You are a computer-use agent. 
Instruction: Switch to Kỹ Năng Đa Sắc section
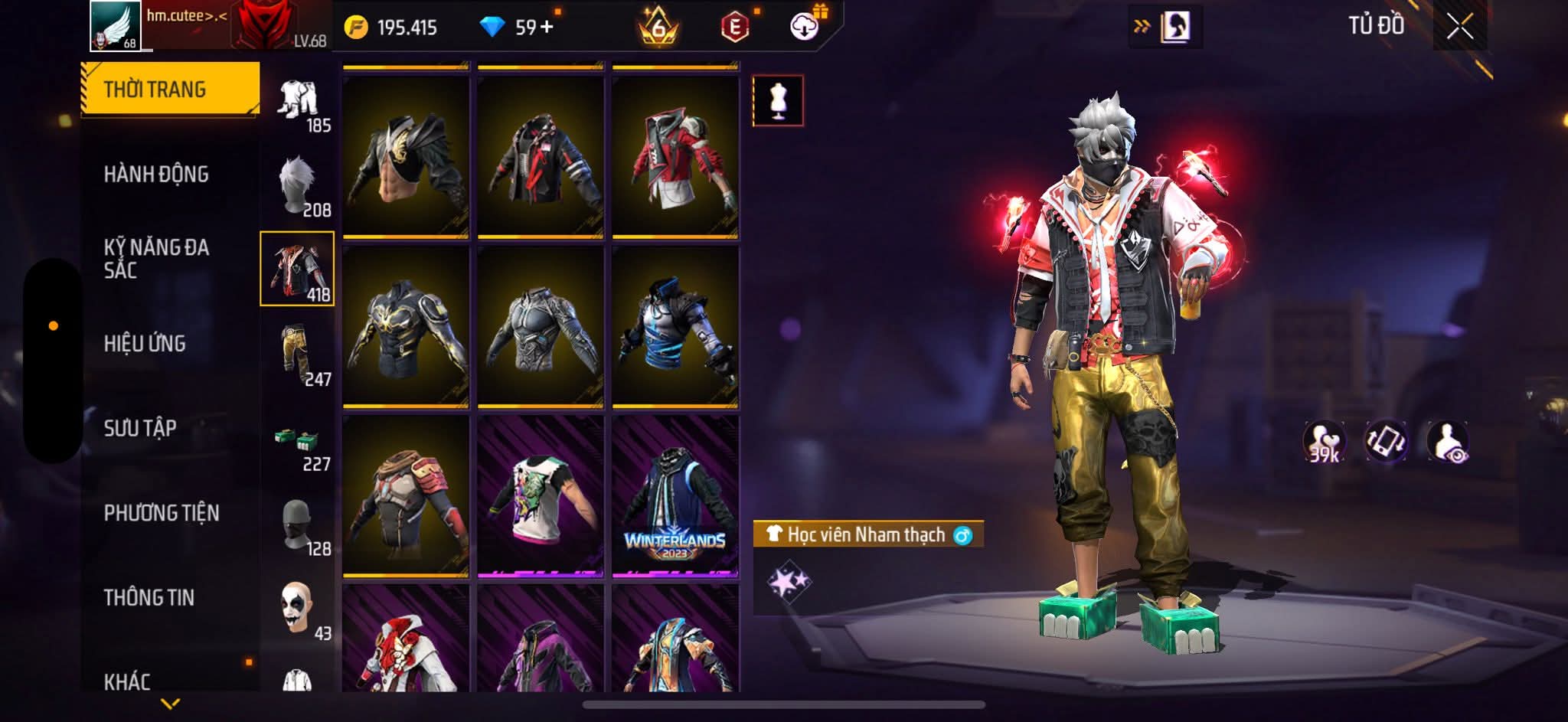coord(156,258)
